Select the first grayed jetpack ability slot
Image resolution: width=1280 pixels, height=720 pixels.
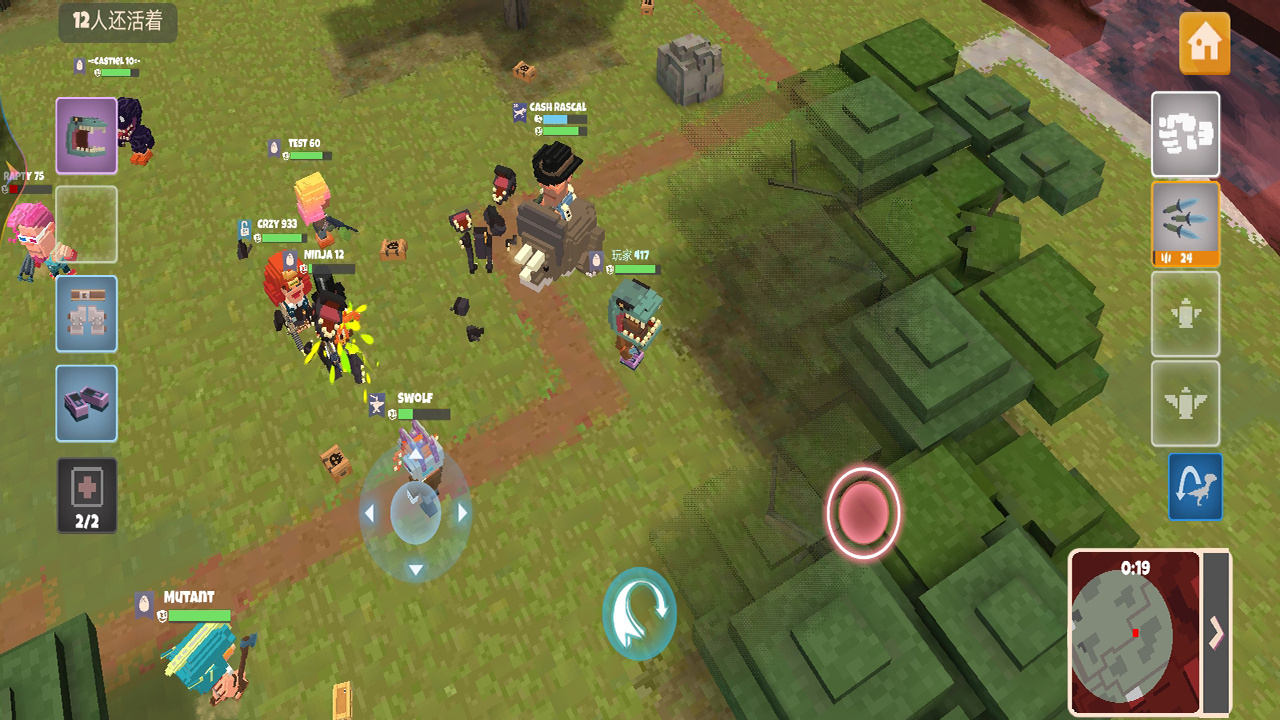pyautogui.click(x=1185, y=314)
